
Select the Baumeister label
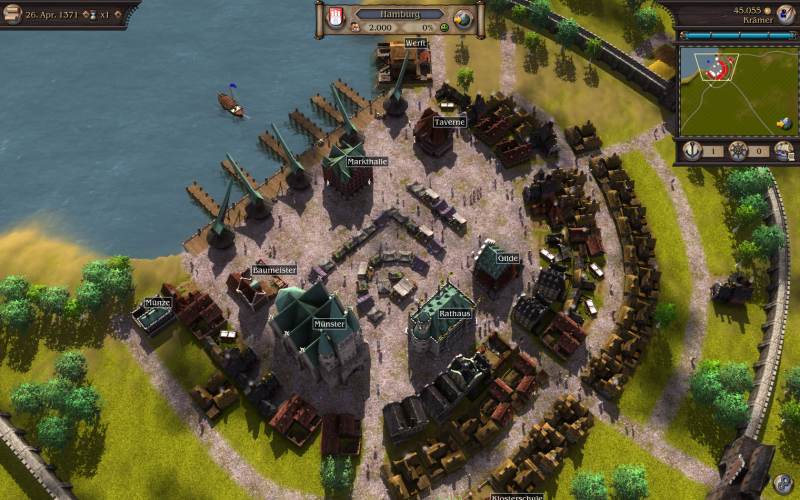point(274,270)
